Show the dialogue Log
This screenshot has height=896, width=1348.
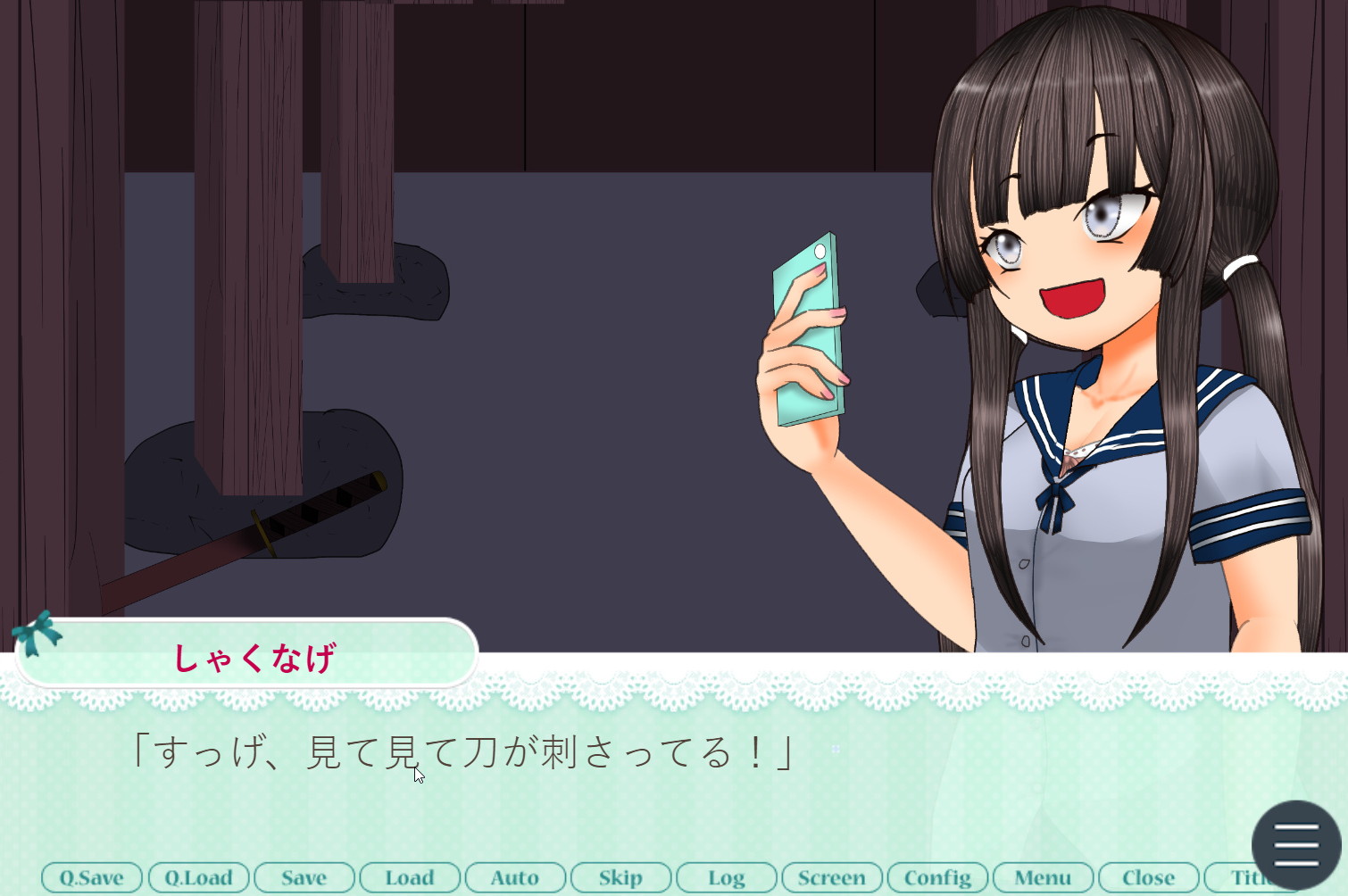(726, 877)
